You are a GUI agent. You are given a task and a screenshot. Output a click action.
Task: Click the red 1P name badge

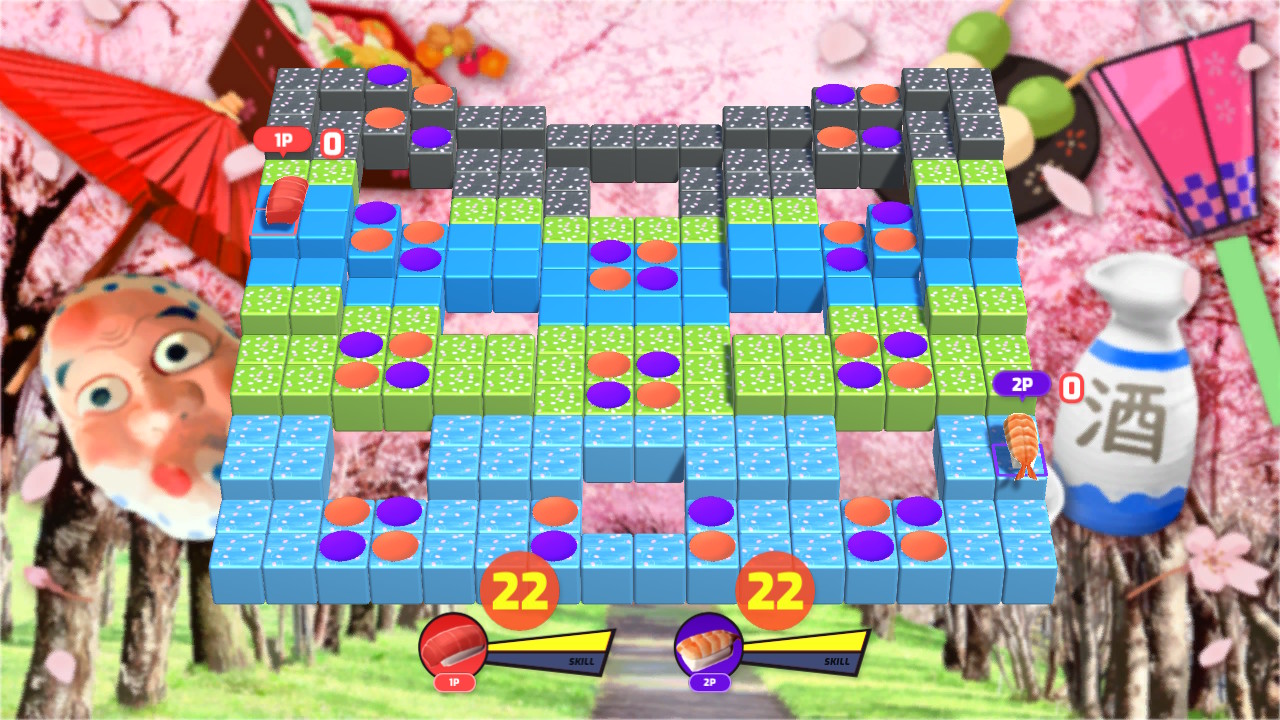pyautogui.click(x=281, y=139)
